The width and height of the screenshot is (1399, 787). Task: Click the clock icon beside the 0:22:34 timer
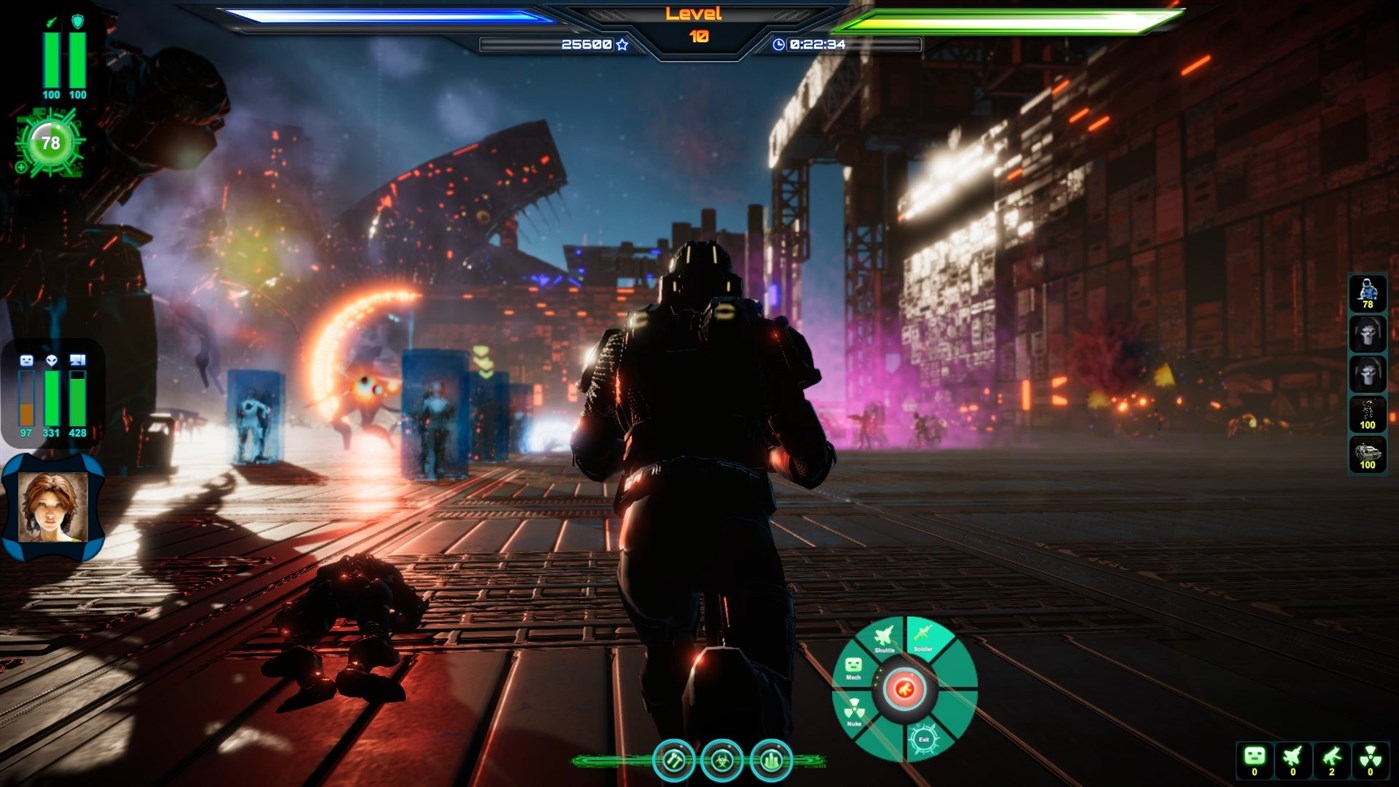[779, 43]
